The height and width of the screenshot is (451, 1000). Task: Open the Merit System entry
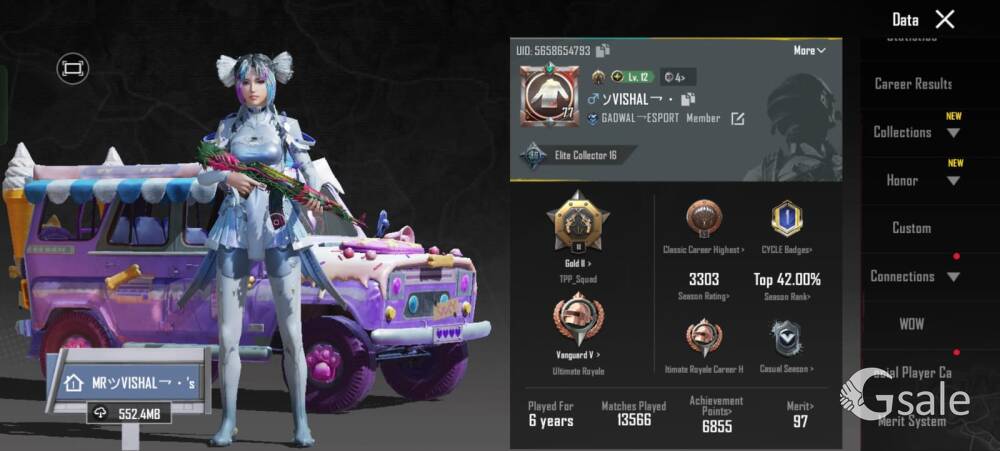(x=911, y=421)
